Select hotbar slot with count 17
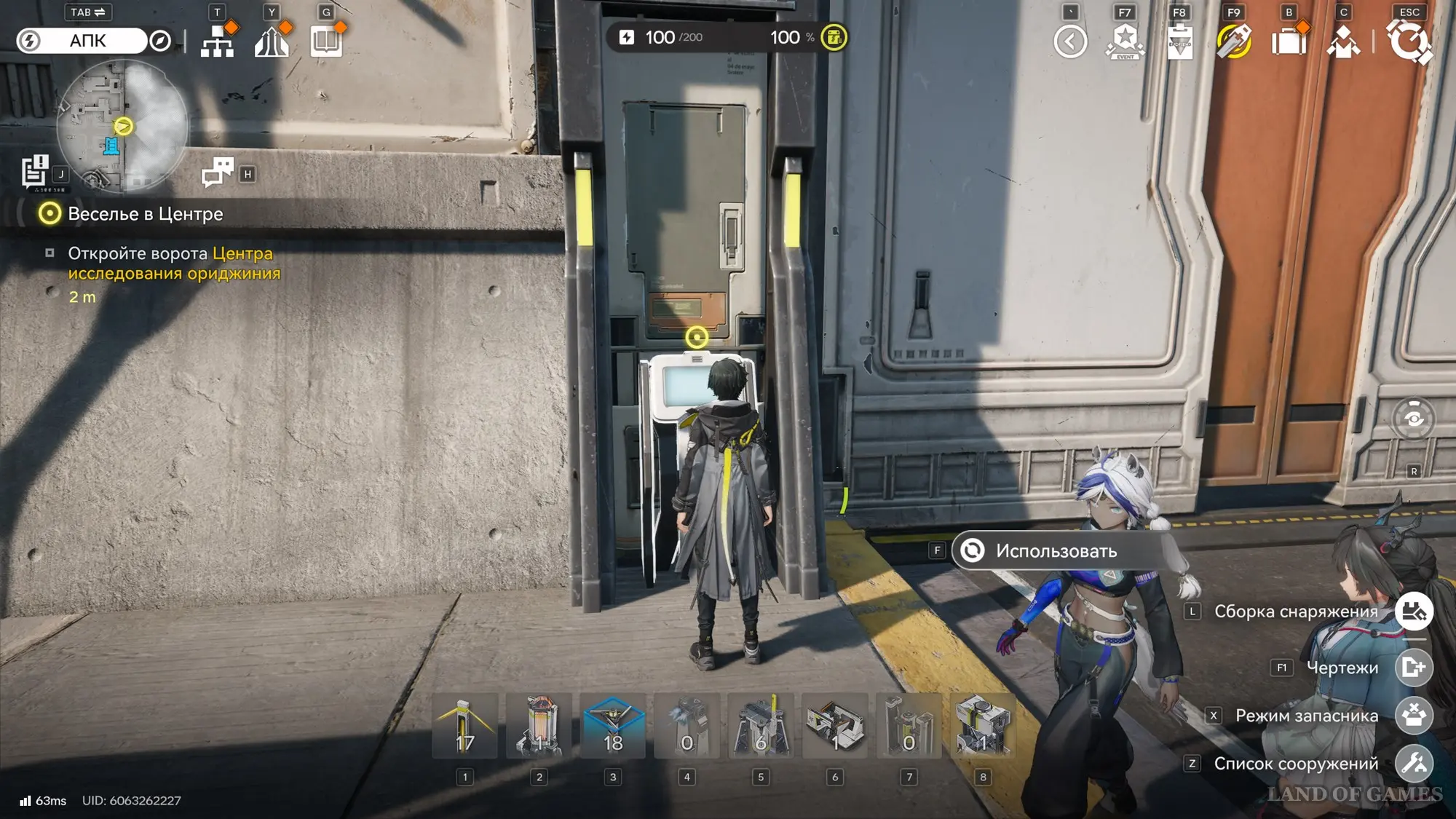This screenshot has width=1456, height=819. tap(465, 727)
